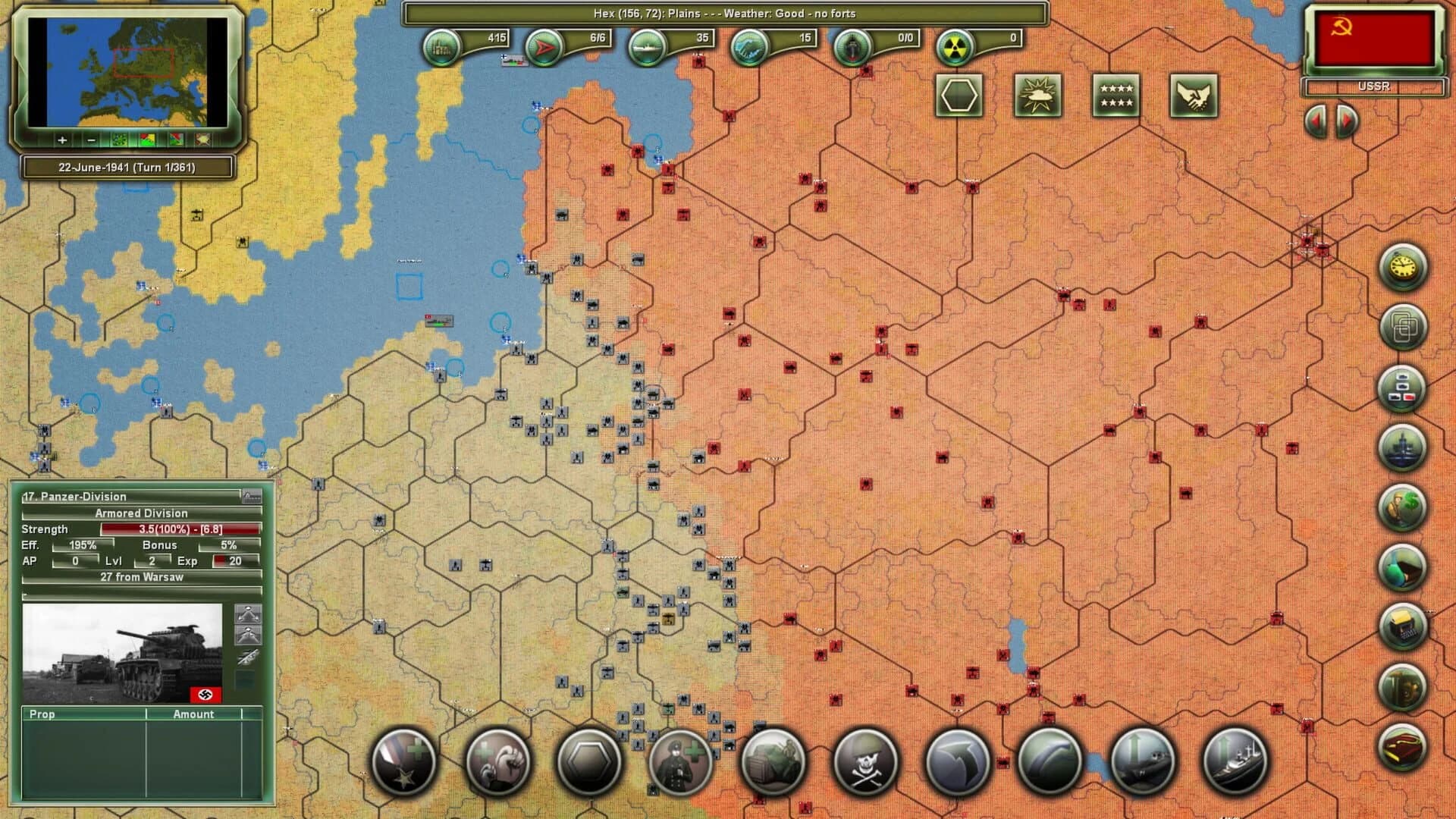Cycle to next country with right arrow
This screenshot has width=1456, height=819.
[1345, 123]
